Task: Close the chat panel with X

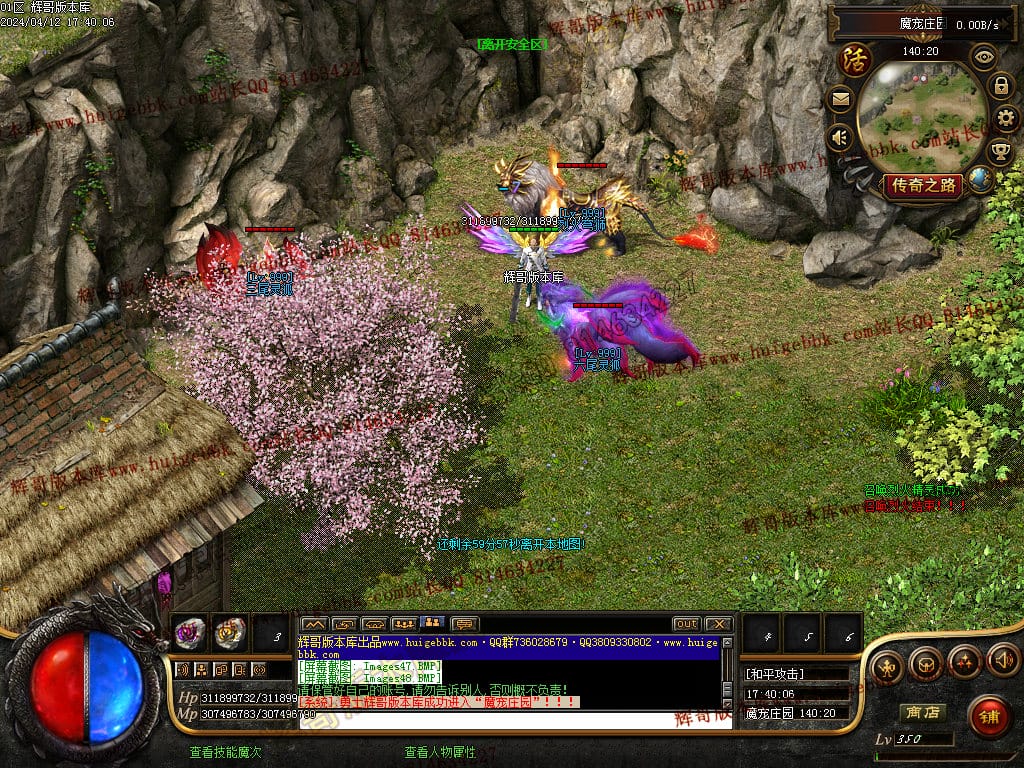Action: click(x=718, y=624)
